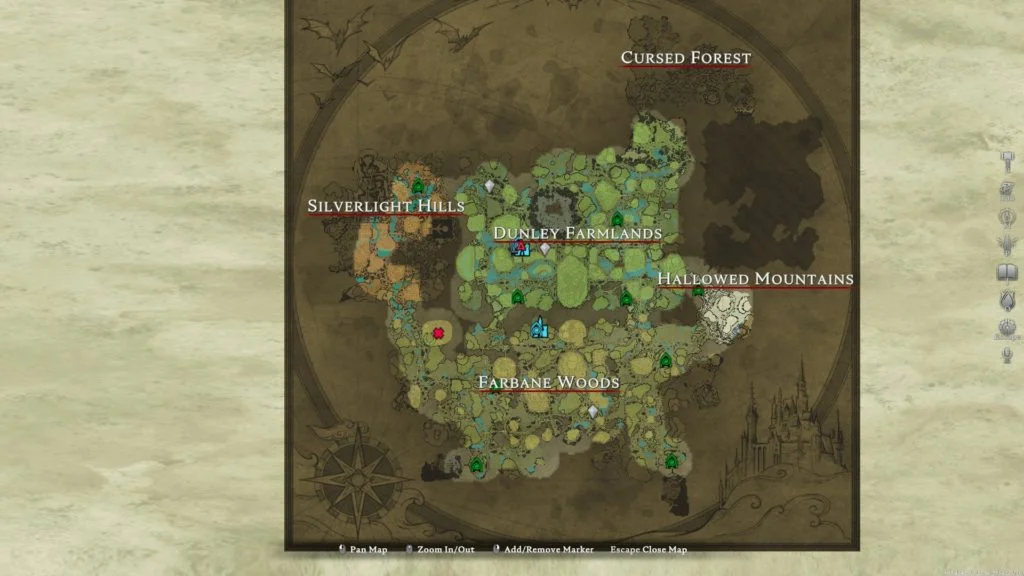This screenshot has height=576, width=1024.
Task: Choose the green waygate in Silverlight Hills
Action: point(418,187)
